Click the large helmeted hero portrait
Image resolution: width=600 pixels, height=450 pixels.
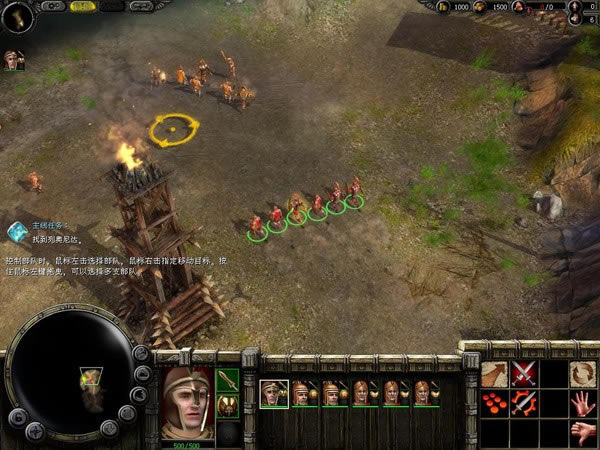click(x=187, y=402)
